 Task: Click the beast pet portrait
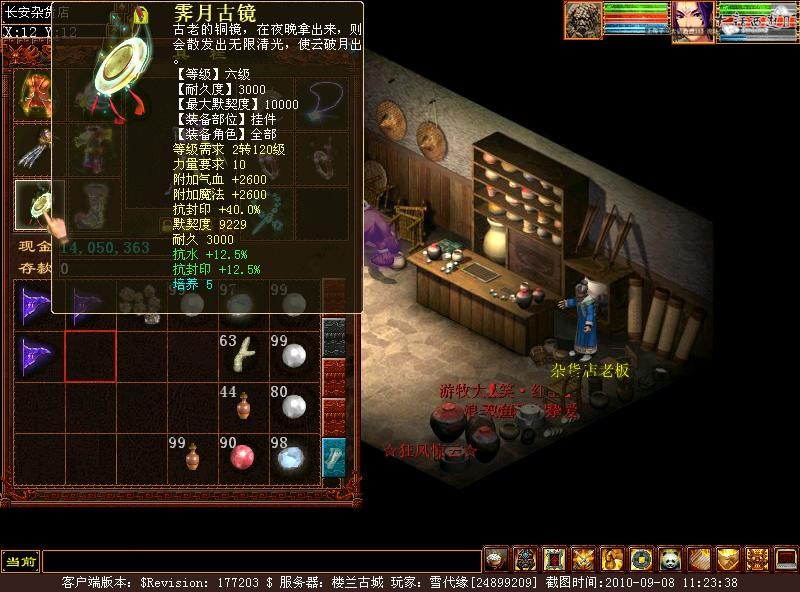tap(583, 20)
